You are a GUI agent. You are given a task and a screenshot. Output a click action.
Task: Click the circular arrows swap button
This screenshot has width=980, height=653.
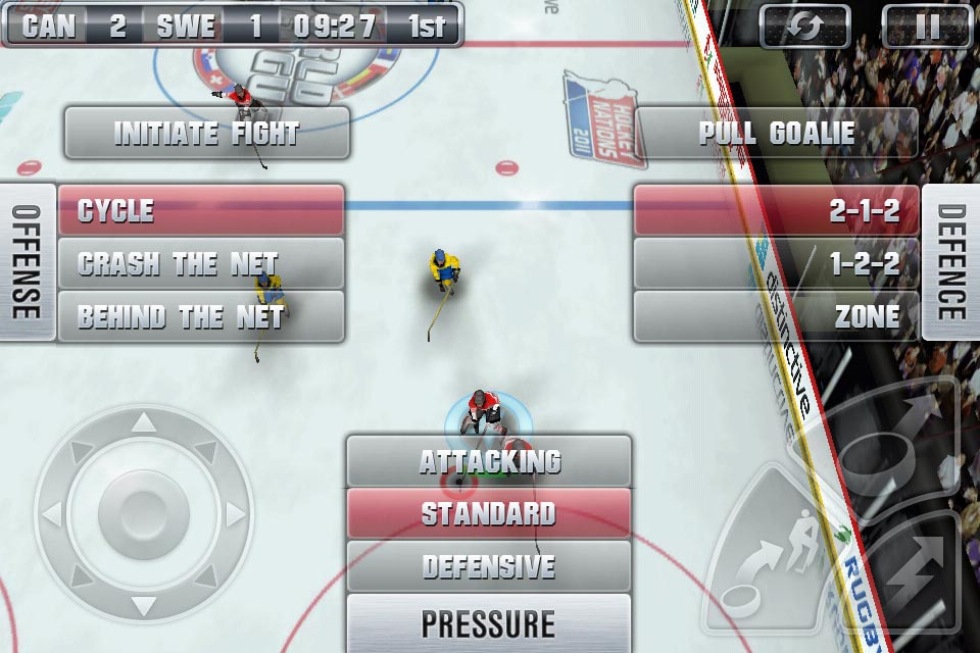click(x=805, y=26)
